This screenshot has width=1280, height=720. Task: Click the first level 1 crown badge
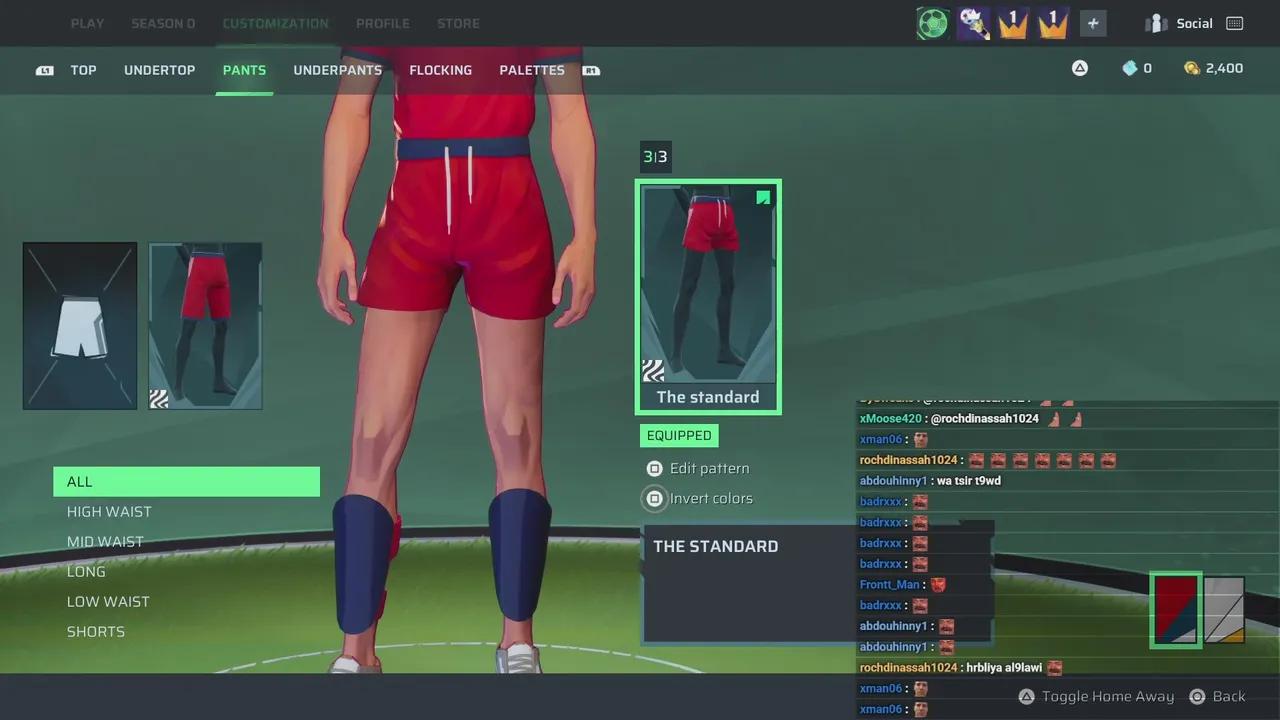(1011, 22)
